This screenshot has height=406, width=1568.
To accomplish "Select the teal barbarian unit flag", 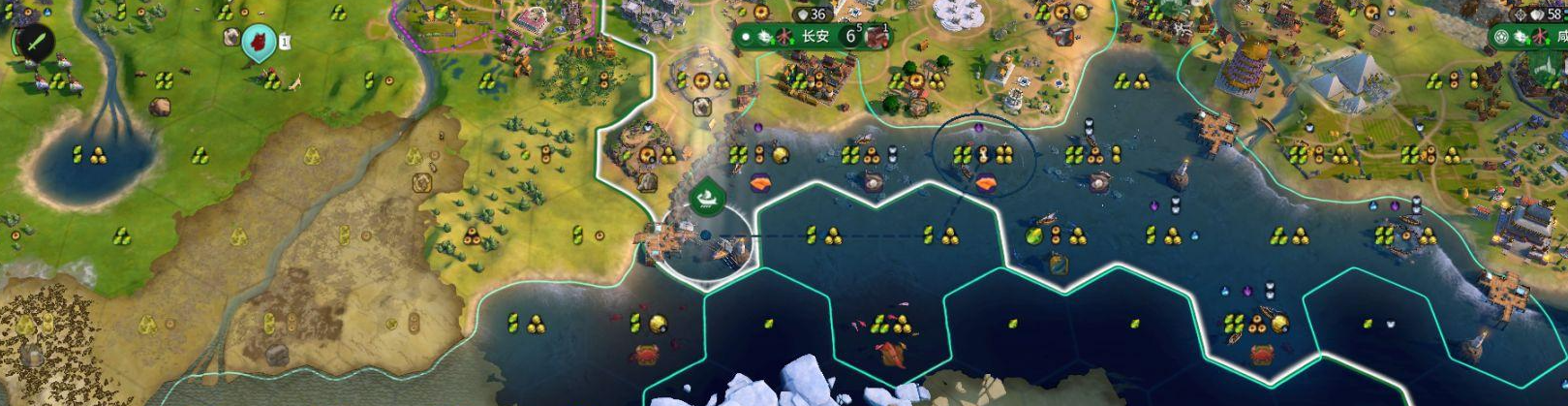I will (259, 41).
